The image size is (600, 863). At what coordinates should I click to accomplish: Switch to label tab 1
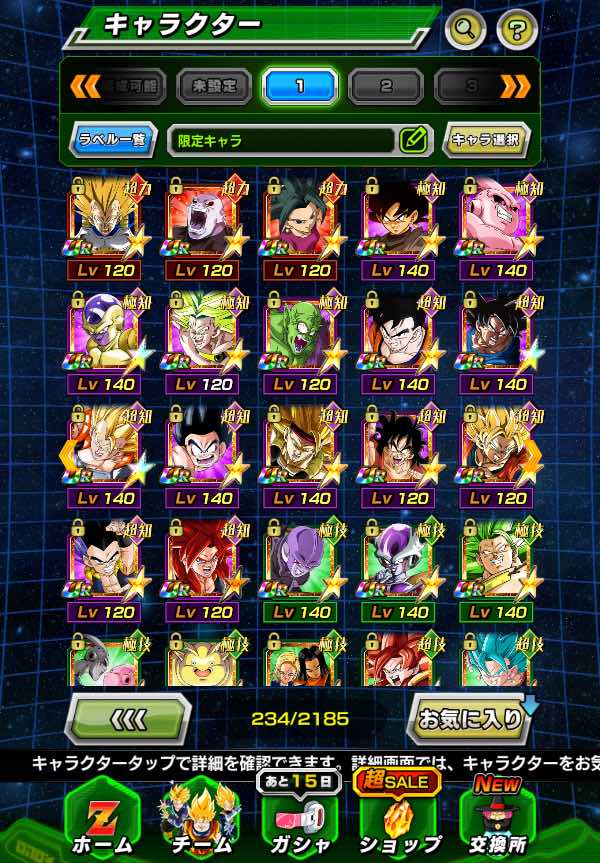(300, 87)
